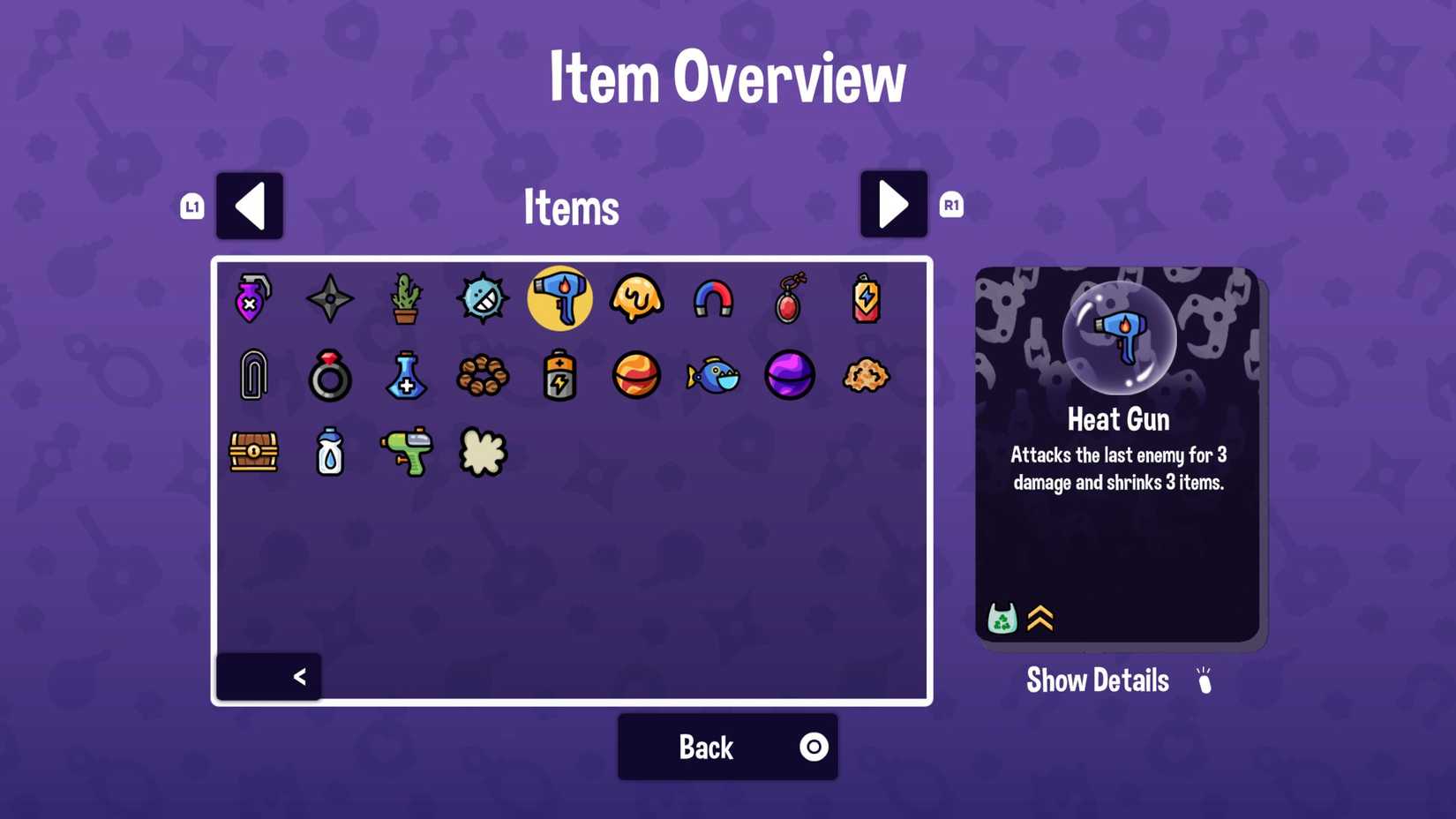The height and width of the screenshot is (819, 1456).
Task: Click the back chevron inside the item grid
Action: pyautogui.click(x=299, y=676)
